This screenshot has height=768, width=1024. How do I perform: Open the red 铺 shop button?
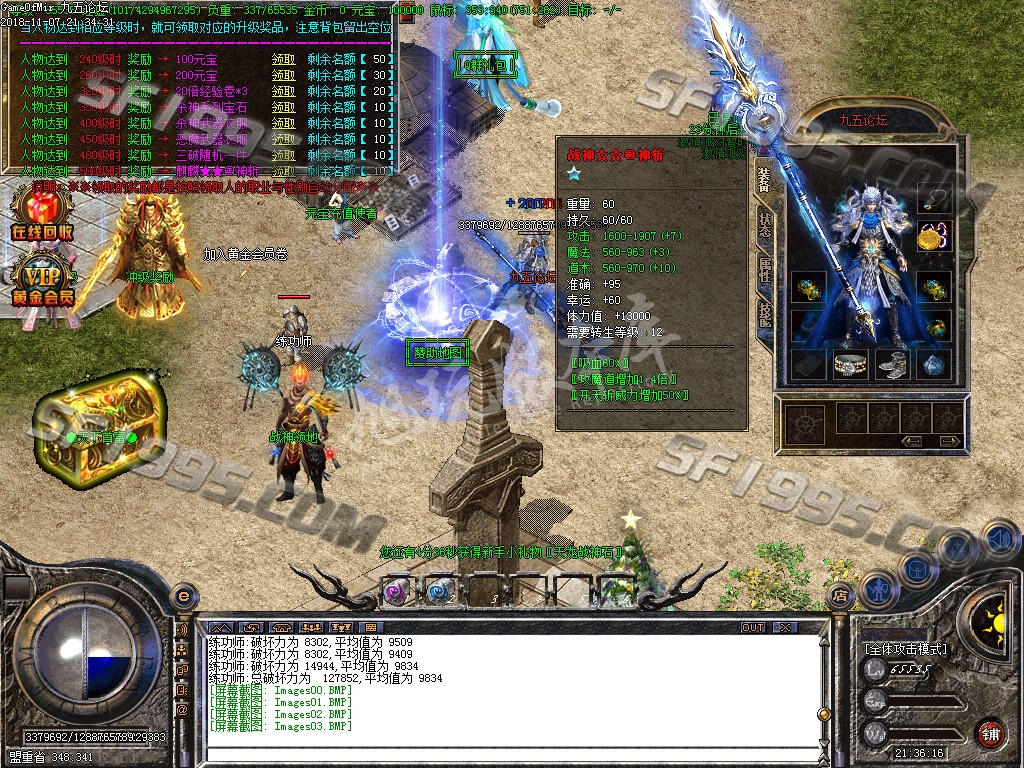(x=990, y=733)
